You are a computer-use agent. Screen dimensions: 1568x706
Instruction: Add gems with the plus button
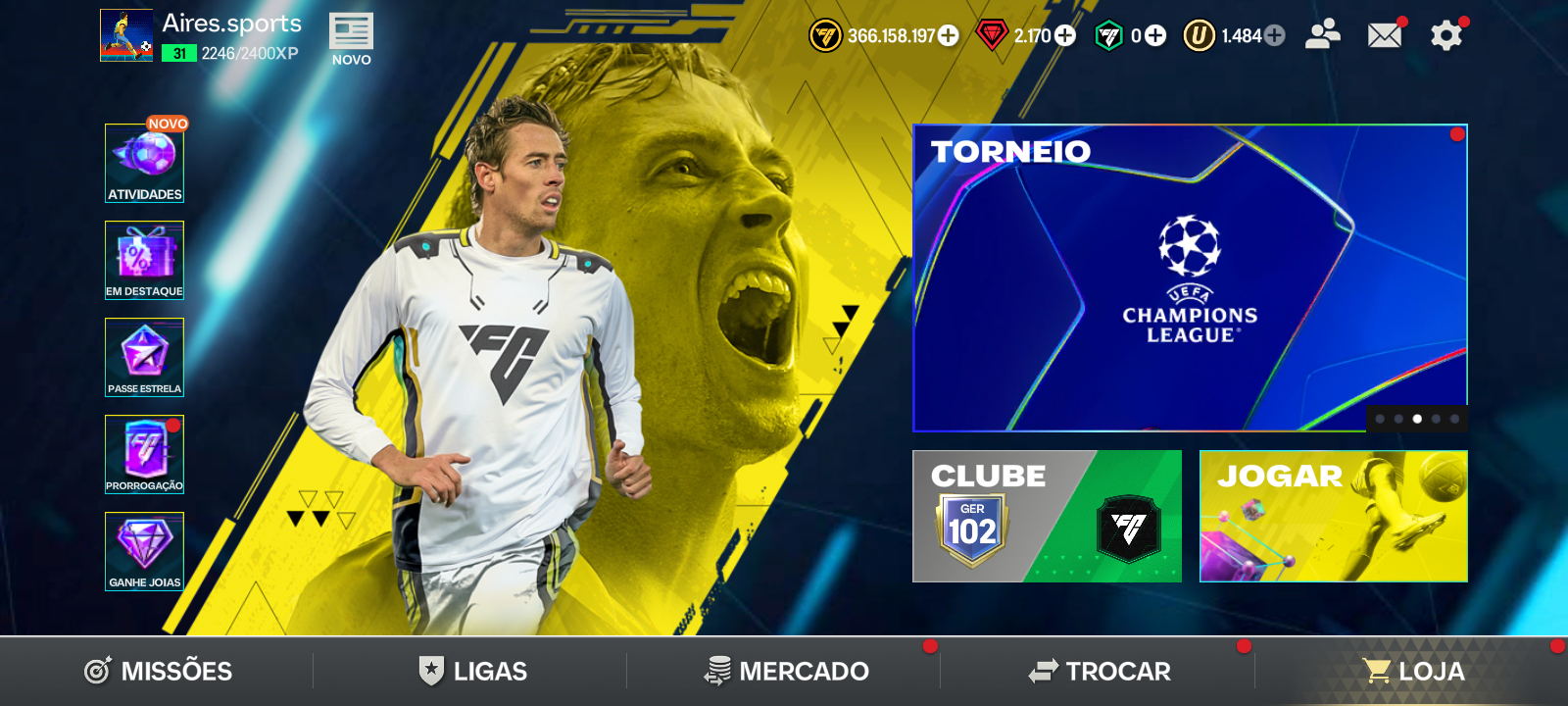1063,34
